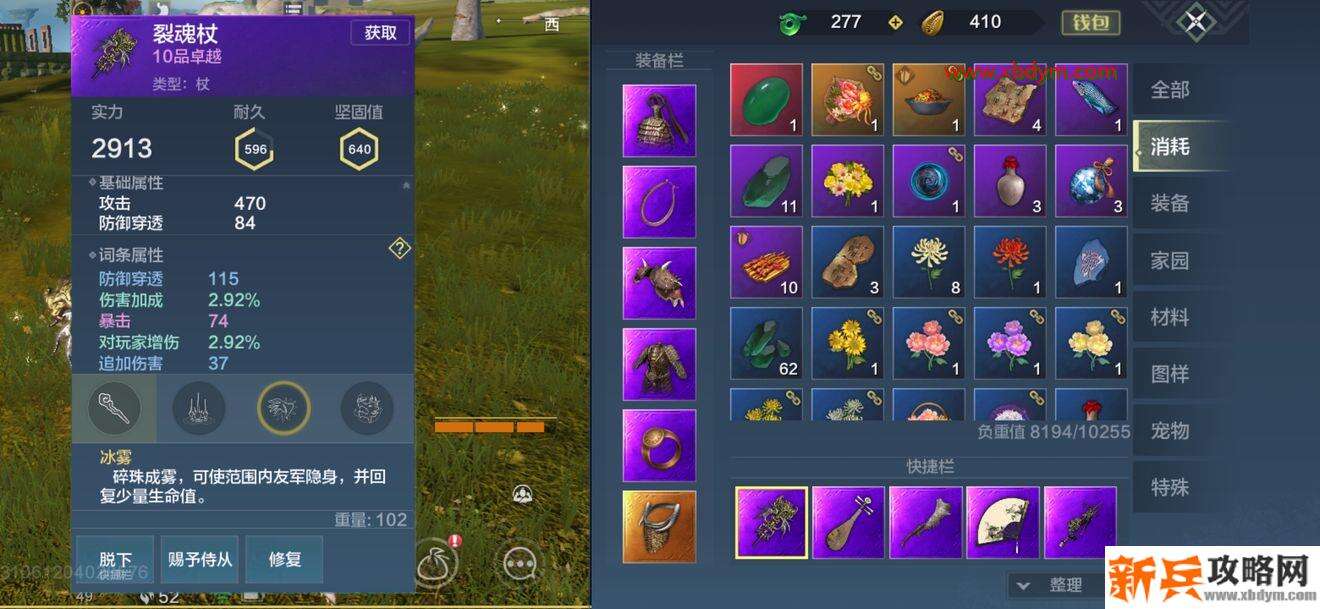The width and height of the screenshot is (1320, 609).
Task: Select the ring equipment slot
Action: [x=659, y=446]
